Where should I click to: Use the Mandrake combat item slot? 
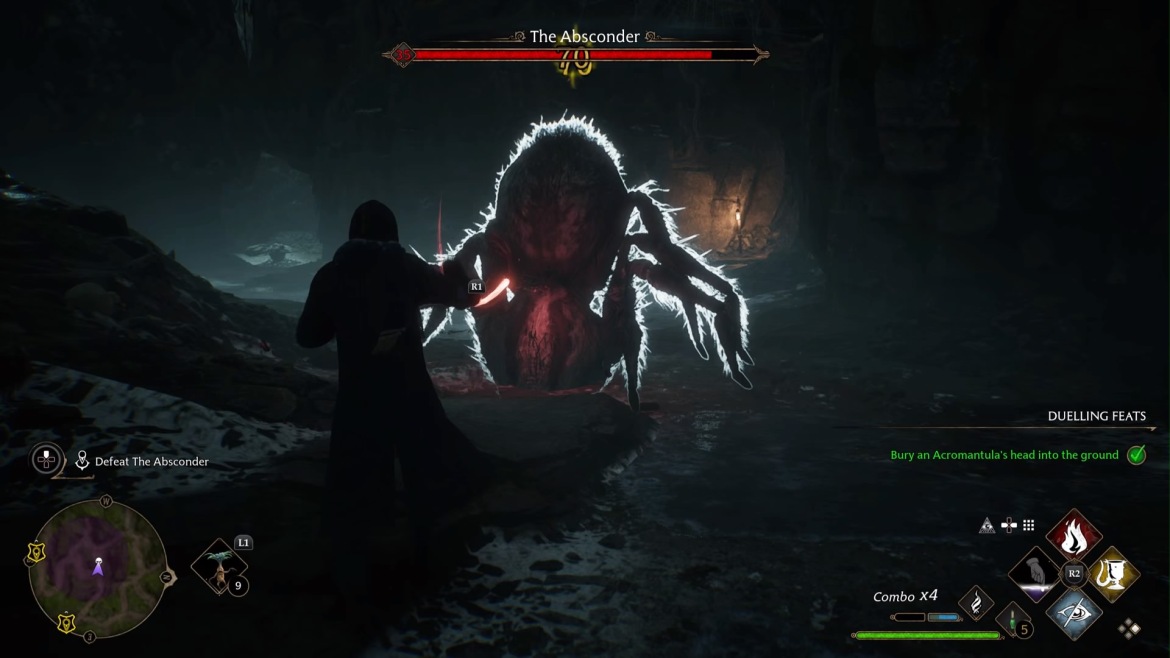[219, 568]
